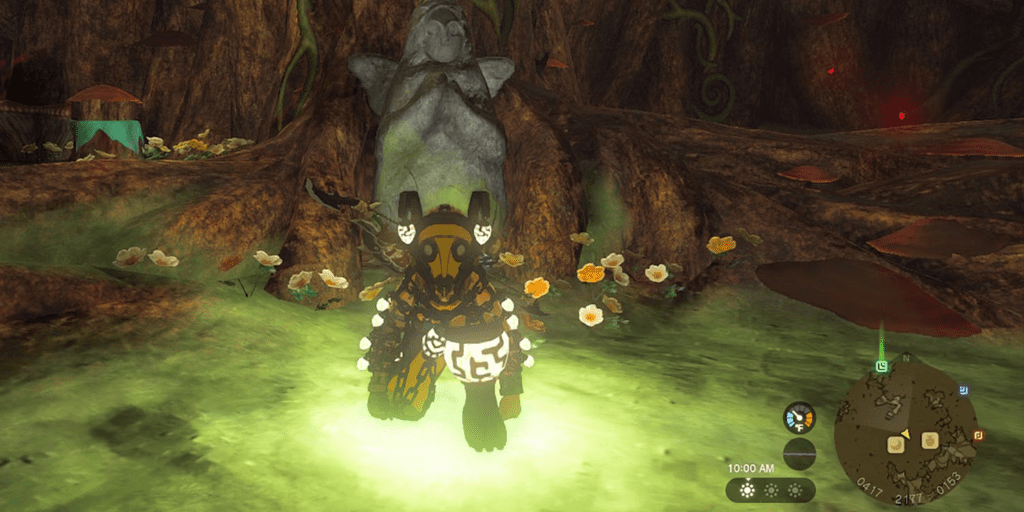Viewport: 1024px width, 512px height.
Task: Select the red pin marker on the minimap edge
Action: click(x=978, y=435)
